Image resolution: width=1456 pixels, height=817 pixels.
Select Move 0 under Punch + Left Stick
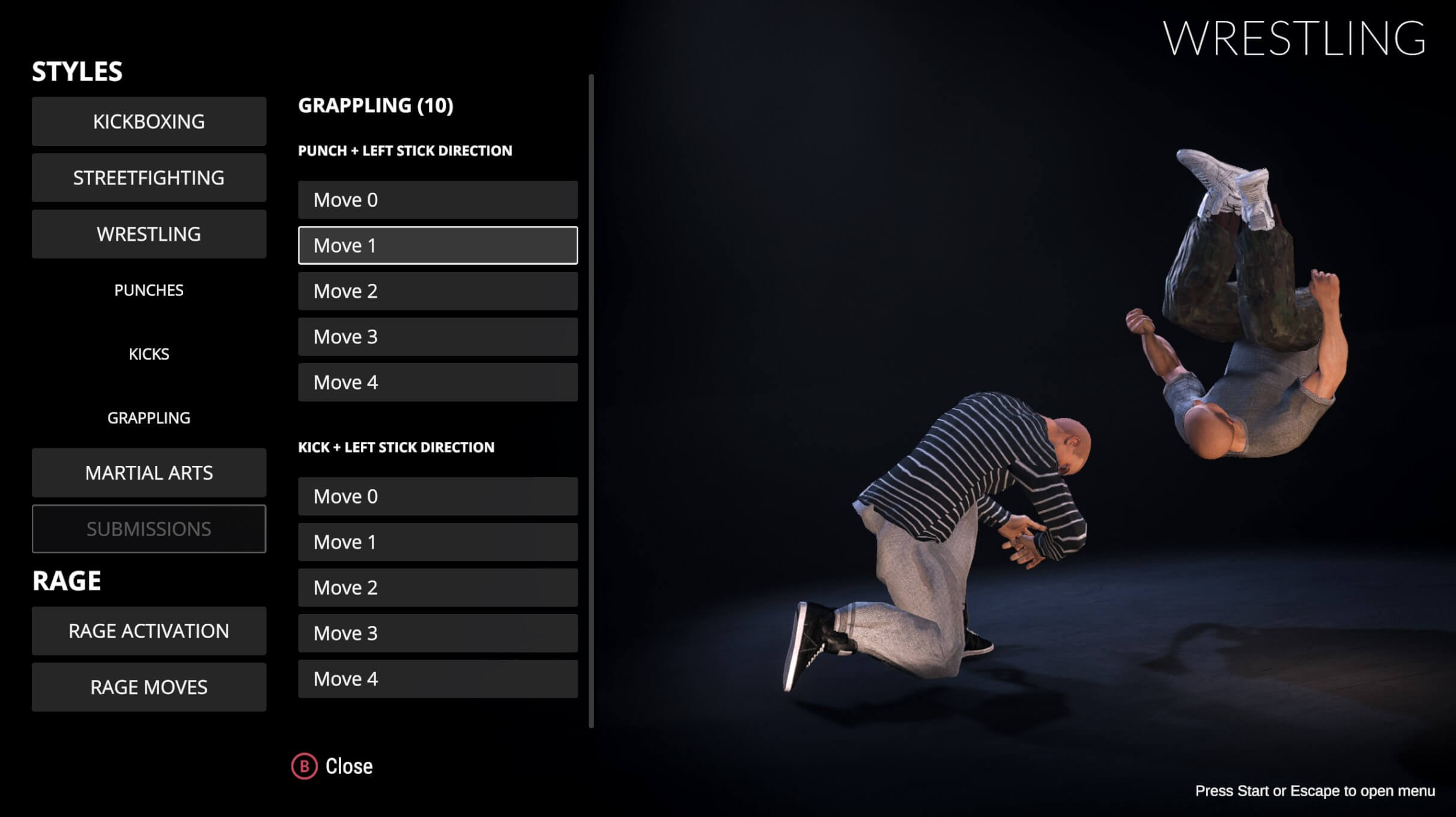pos(437,200)
